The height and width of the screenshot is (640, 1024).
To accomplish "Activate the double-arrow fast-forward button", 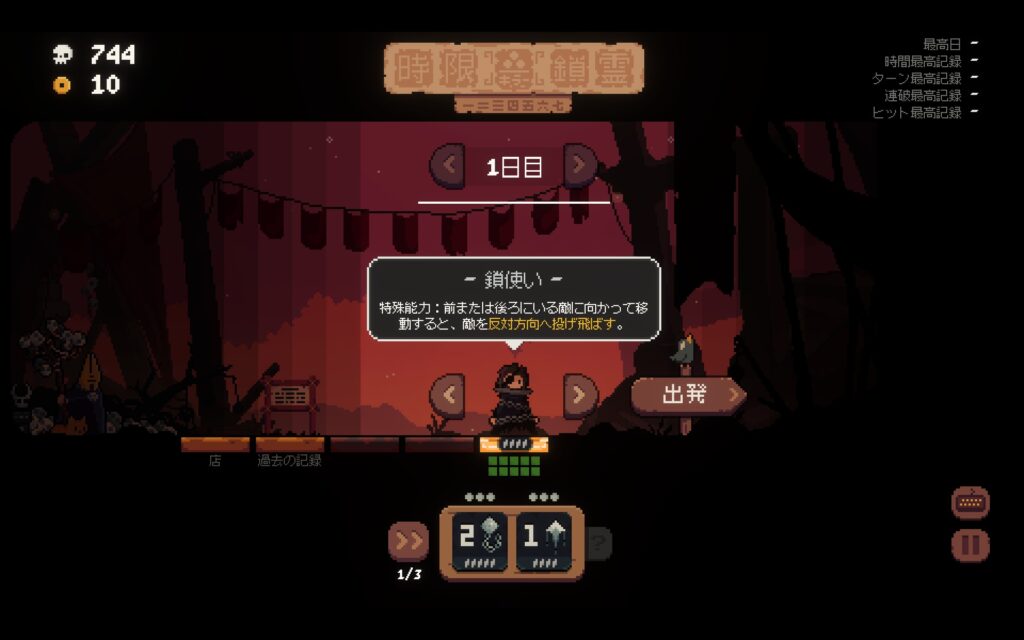I will coord(408,541).
